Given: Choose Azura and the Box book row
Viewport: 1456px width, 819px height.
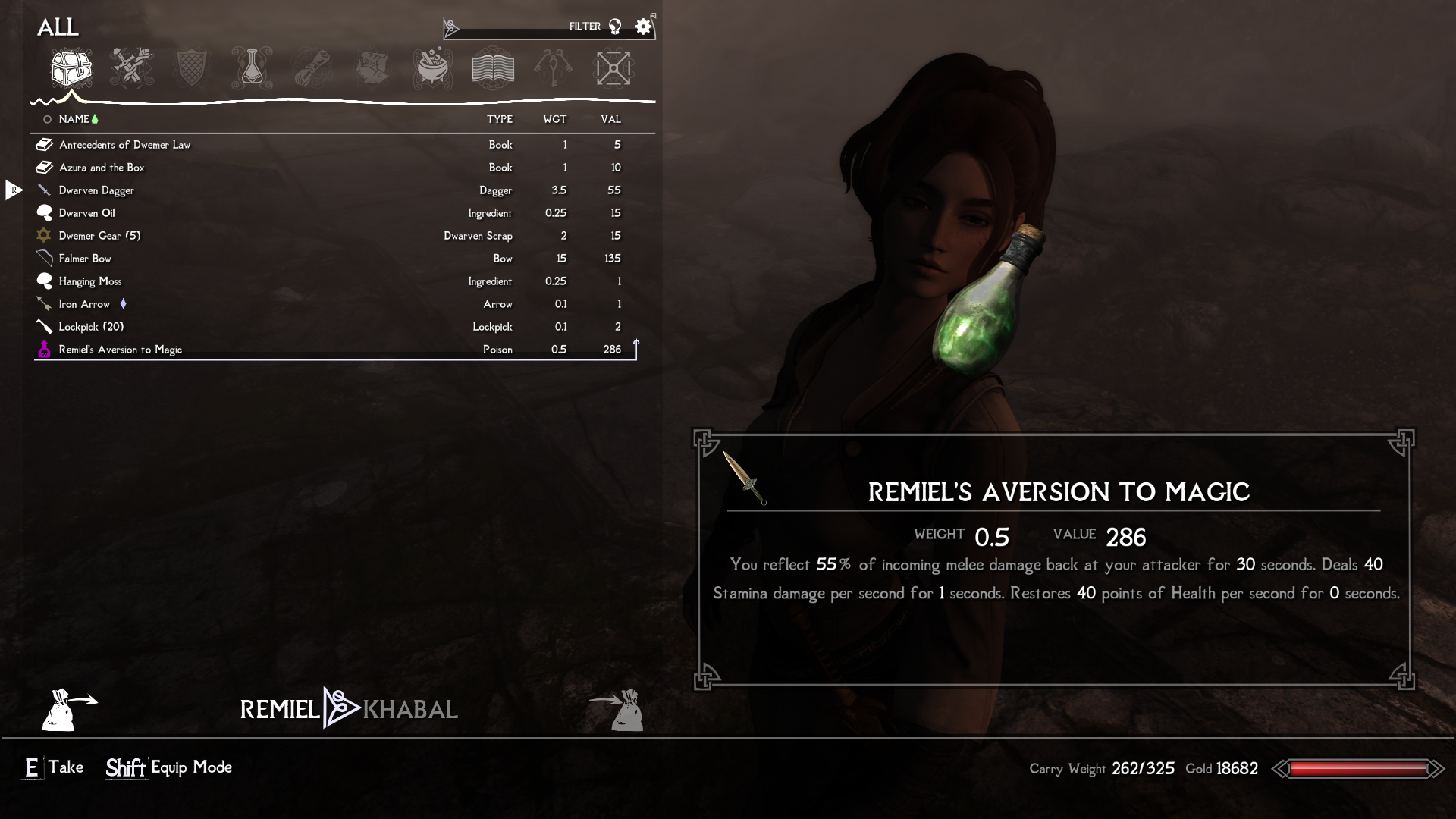Looking at the screenshot, I should click(x=102, y=168).
